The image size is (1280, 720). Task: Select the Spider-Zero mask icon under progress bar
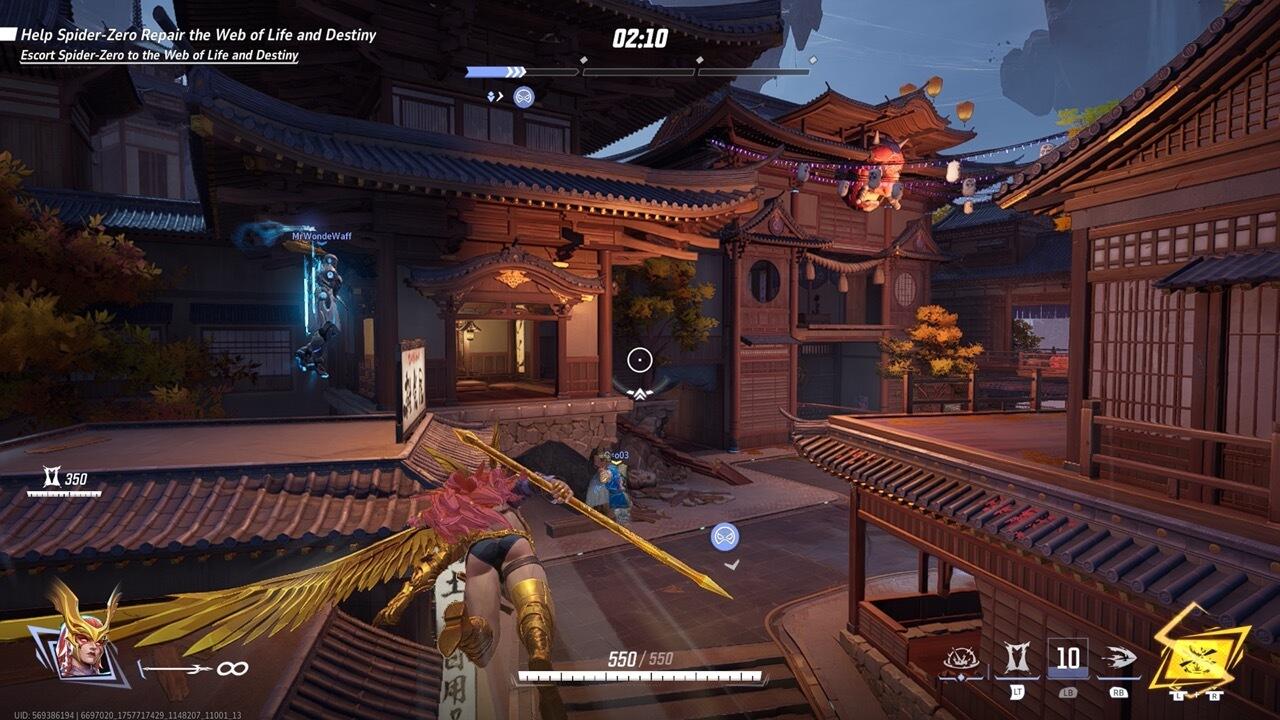click(523, 96)
